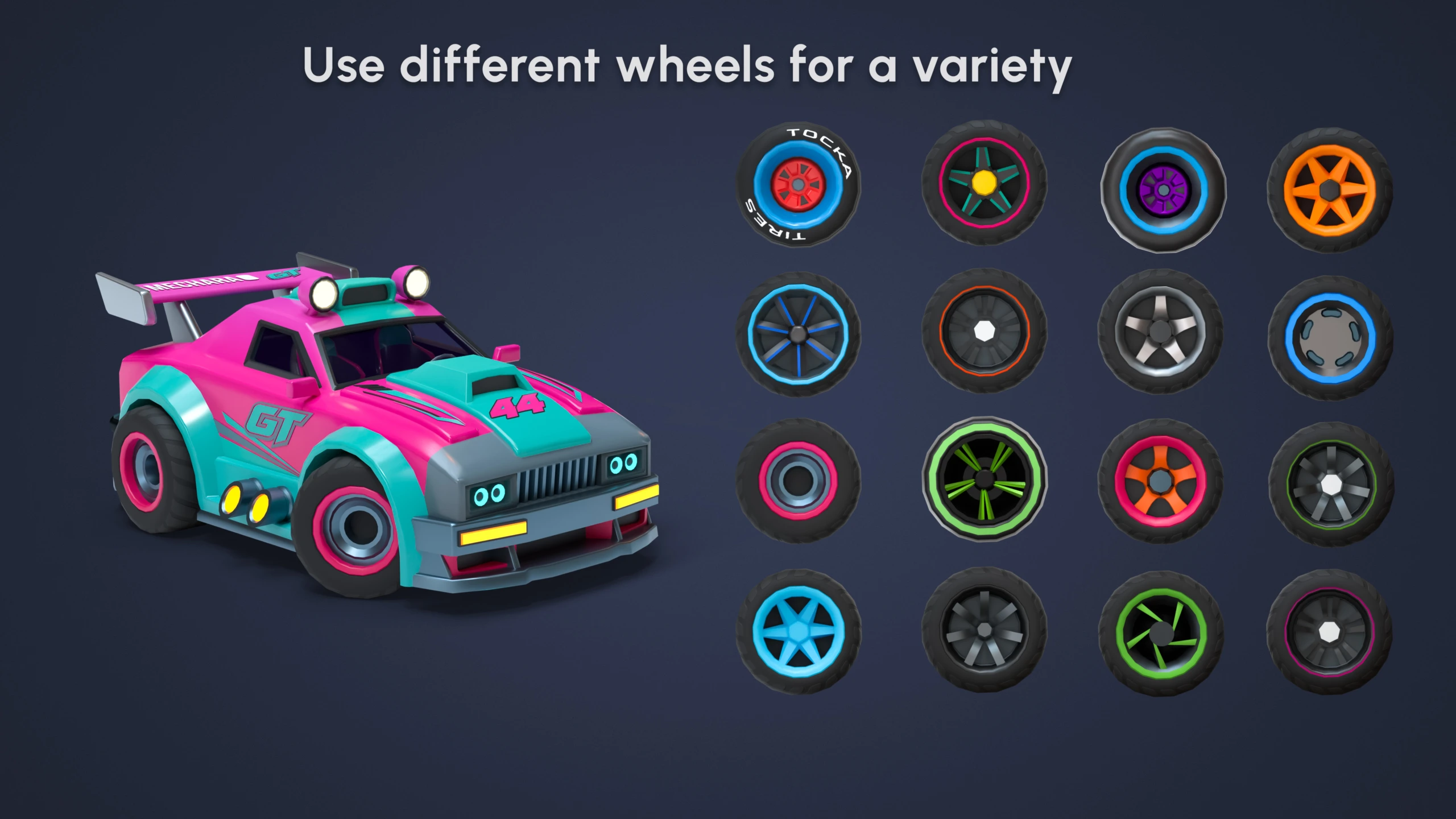
Task: Choose the dark wheel with thin magenta ring
Action: point(1329,632)
